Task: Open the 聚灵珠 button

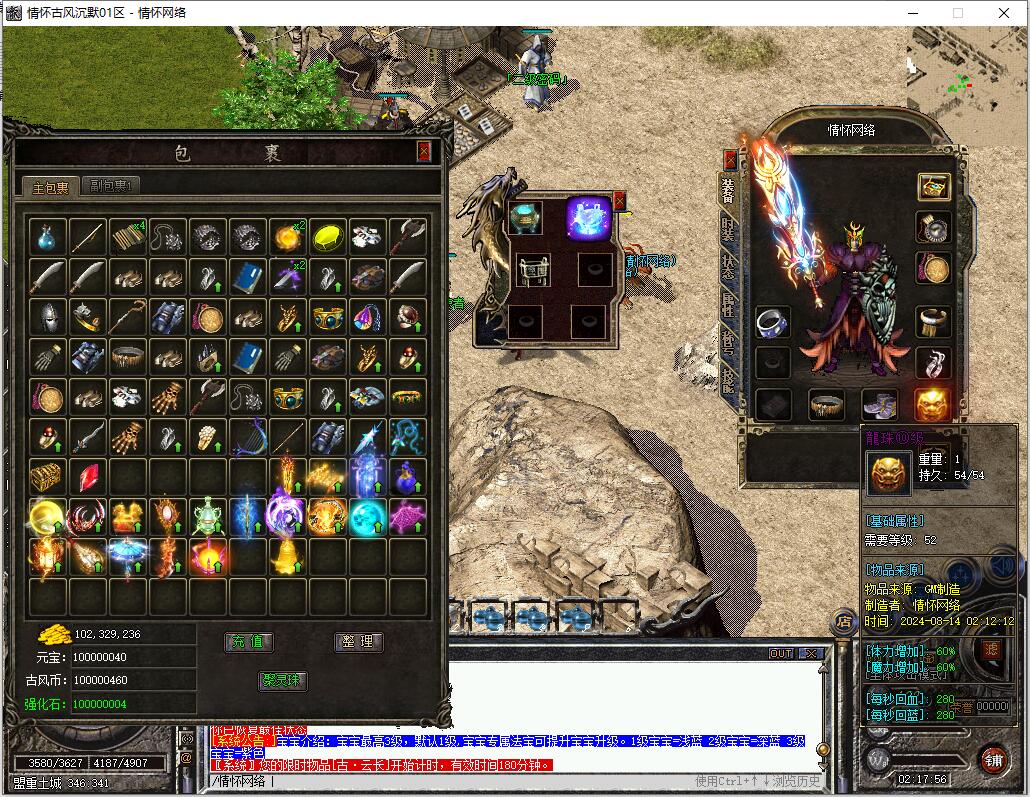Action: [x=283, y=681]
